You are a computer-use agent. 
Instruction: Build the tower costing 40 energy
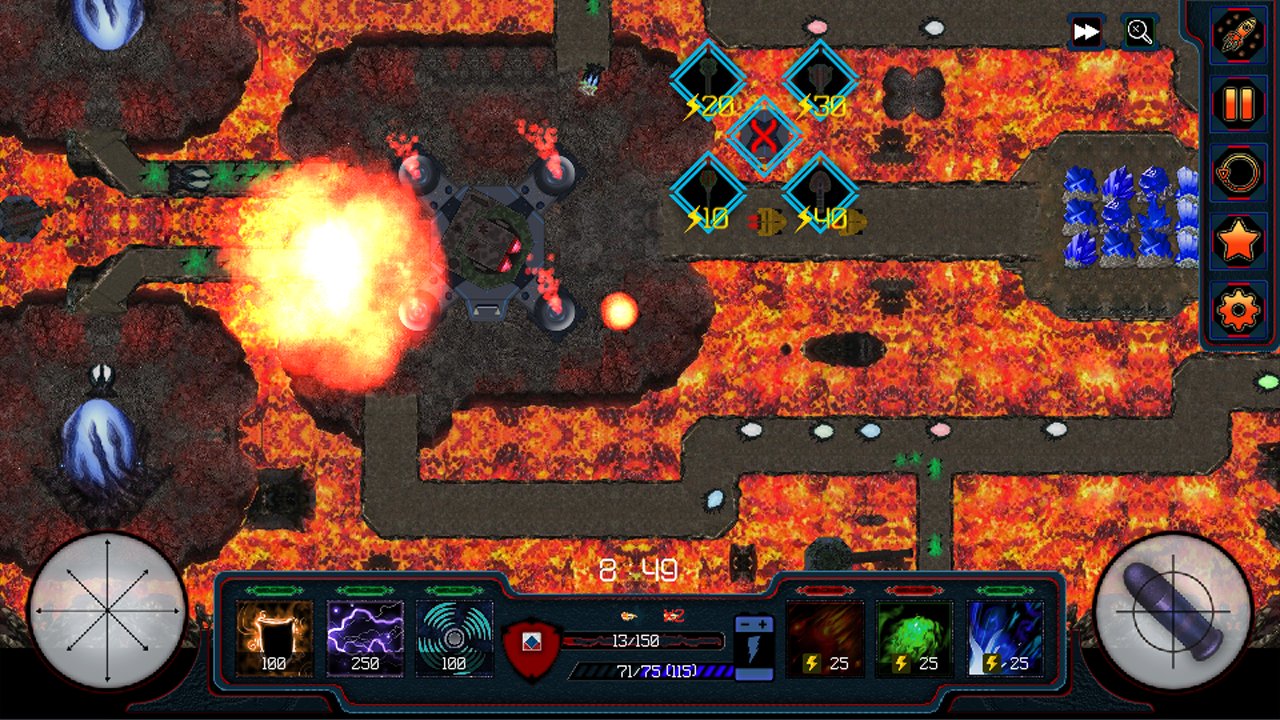(820, 191)
